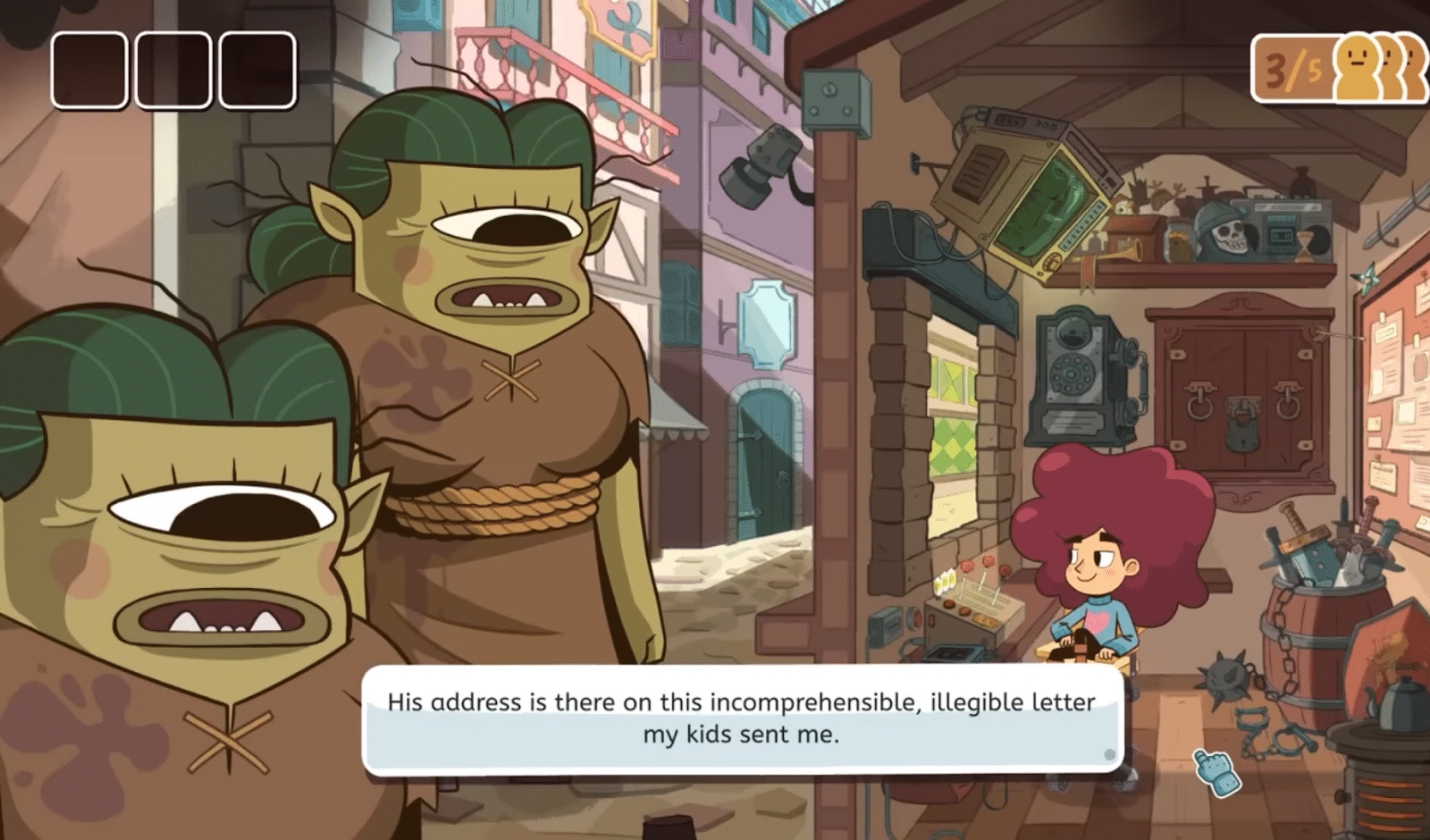Click the skull on the shelf
Image resolution: width=1430 pixels, height=840 pixels.
click(1229, 237)
